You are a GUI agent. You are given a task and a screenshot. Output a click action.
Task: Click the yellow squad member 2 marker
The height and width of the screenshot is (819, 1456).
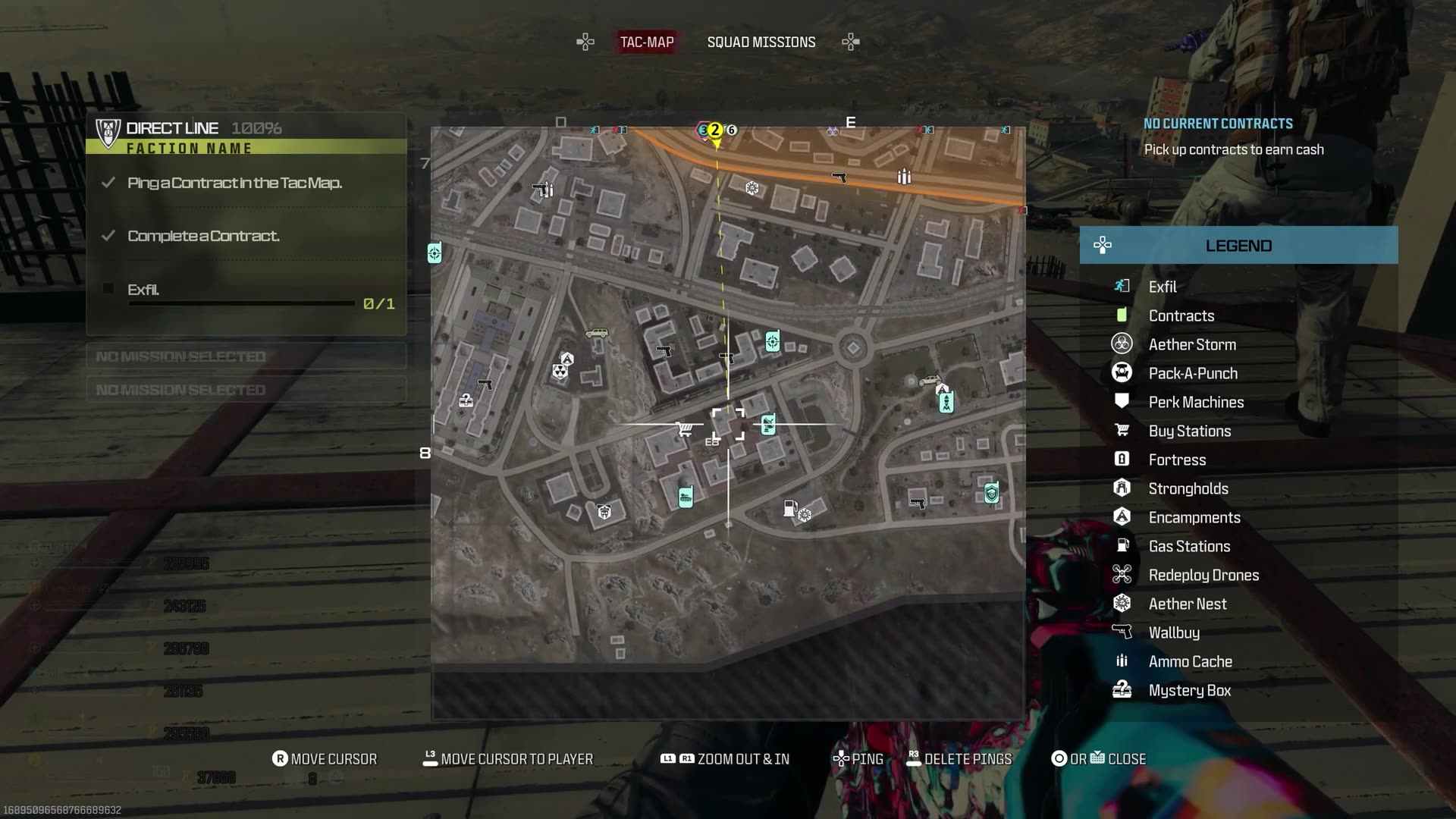715,130
